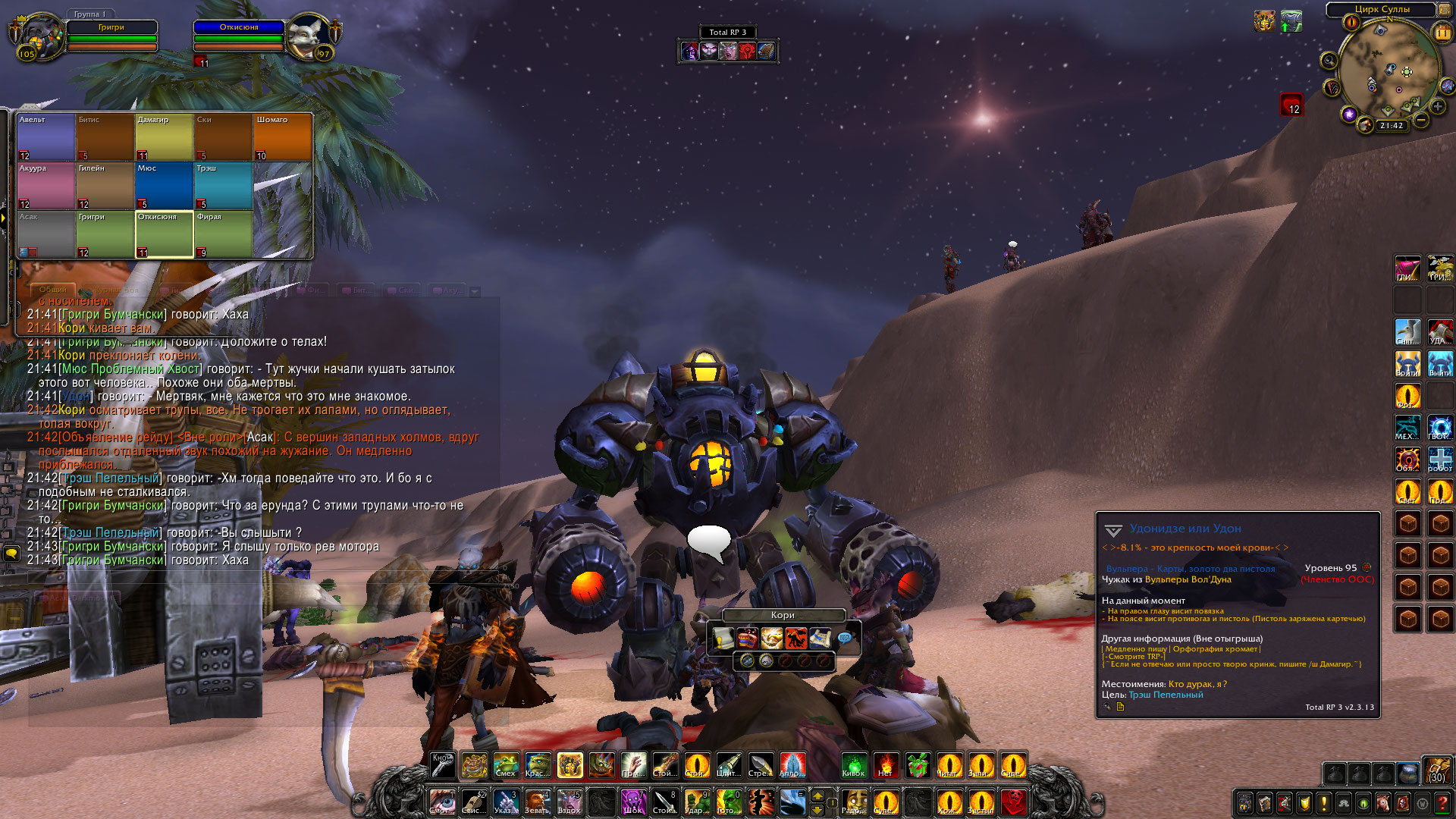Click the chat speech bubble button
Viewport: 1456px width, 819px height.
(11, 554)
